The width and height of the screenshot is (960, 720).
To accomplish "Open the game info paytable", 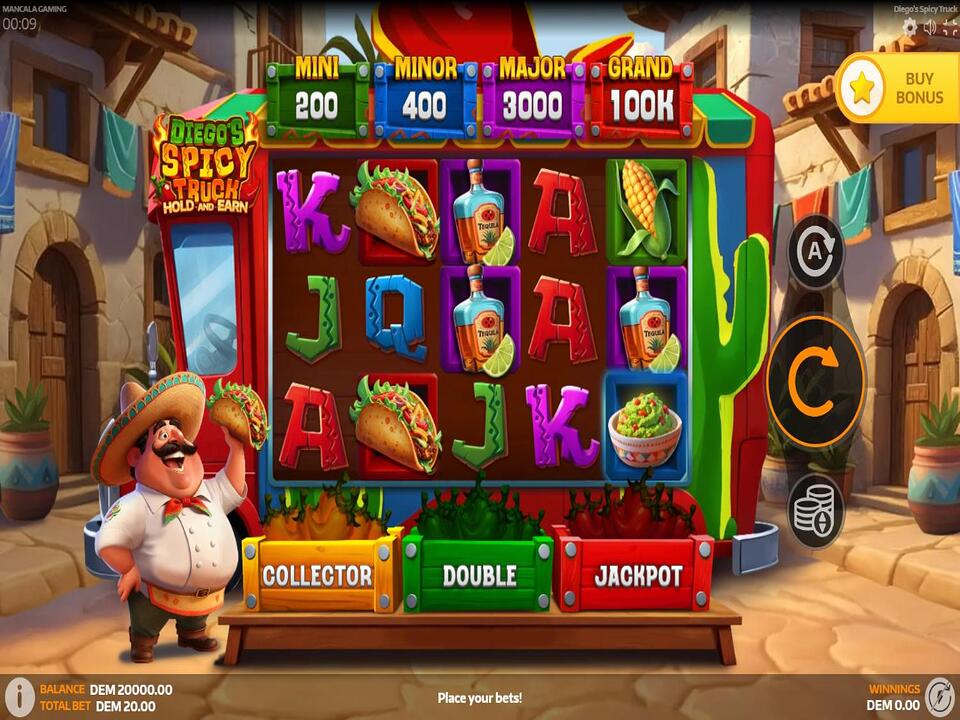I will tap(19, 697).
